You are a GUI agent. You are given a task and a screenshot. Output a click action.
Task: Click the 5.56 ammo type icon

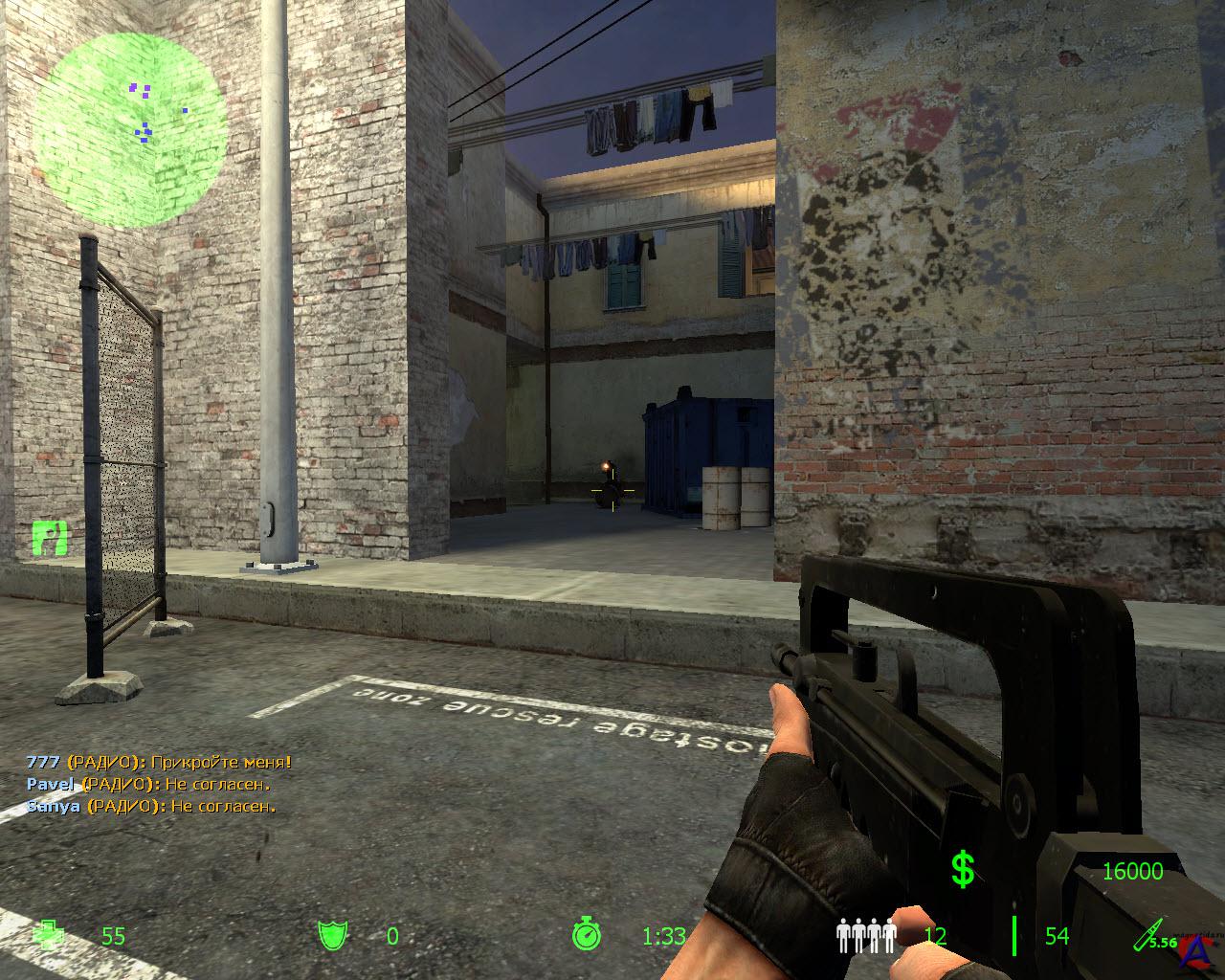1152,936
